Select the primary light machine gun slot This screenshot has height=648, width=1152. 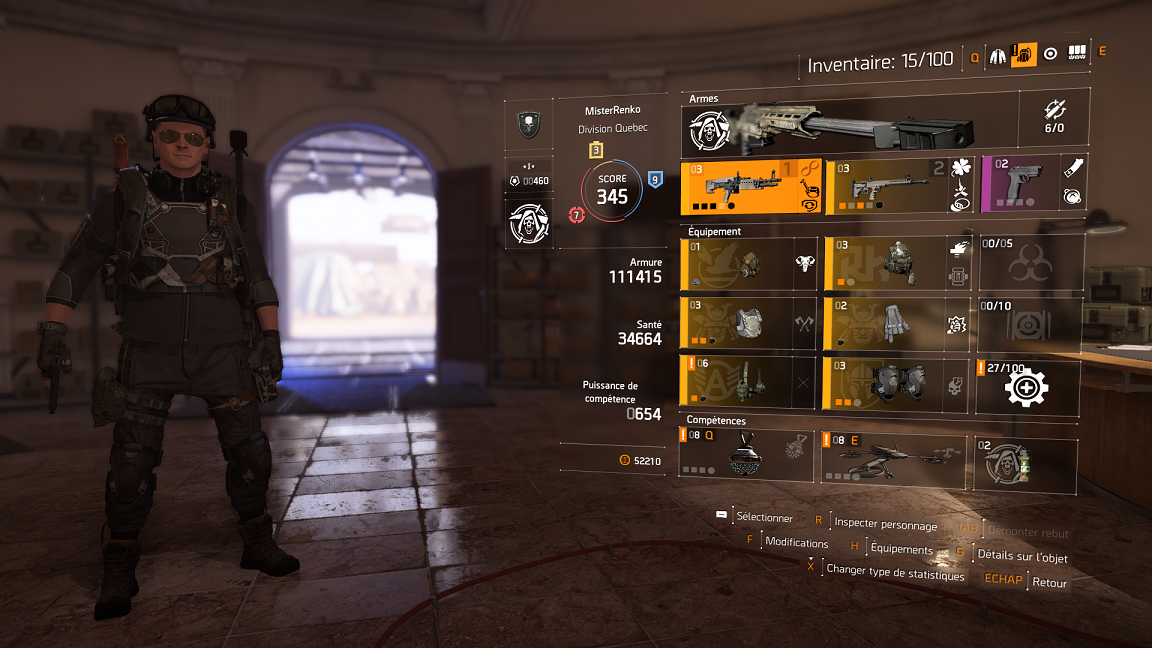point(750,187)
